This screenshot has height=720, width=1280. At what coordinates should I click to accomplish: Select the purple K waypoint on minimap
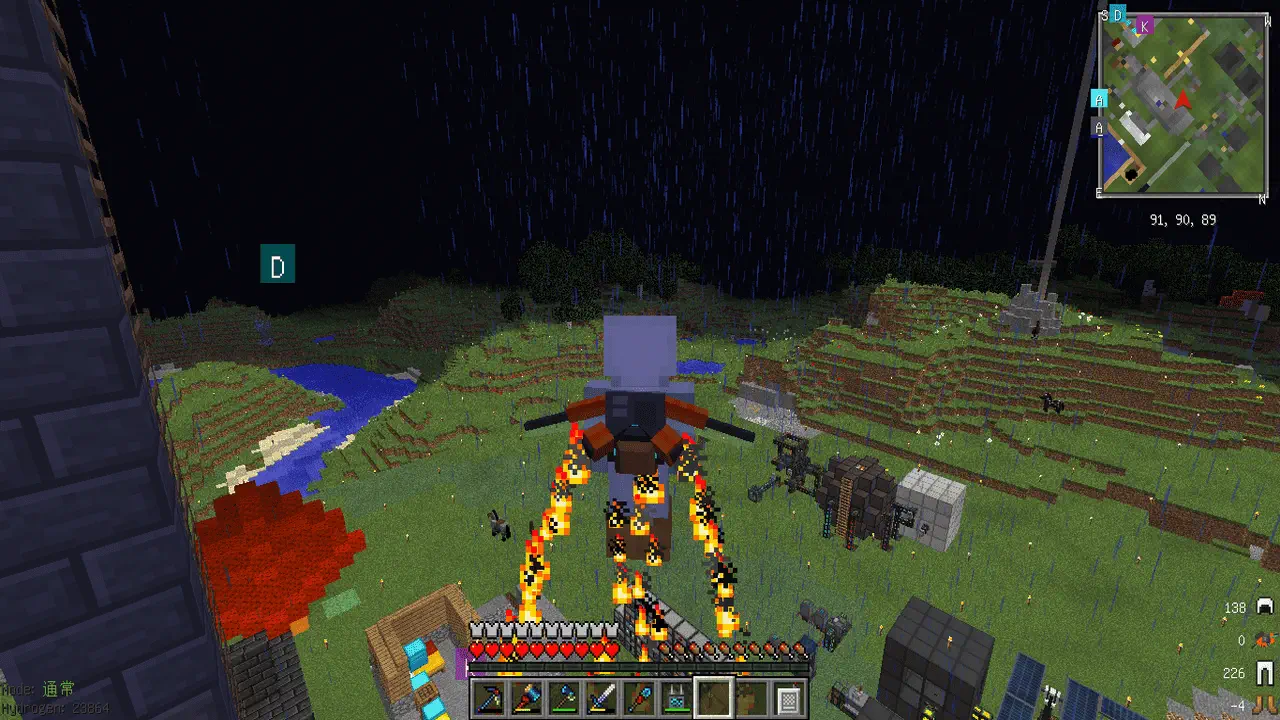point(1145,25)
